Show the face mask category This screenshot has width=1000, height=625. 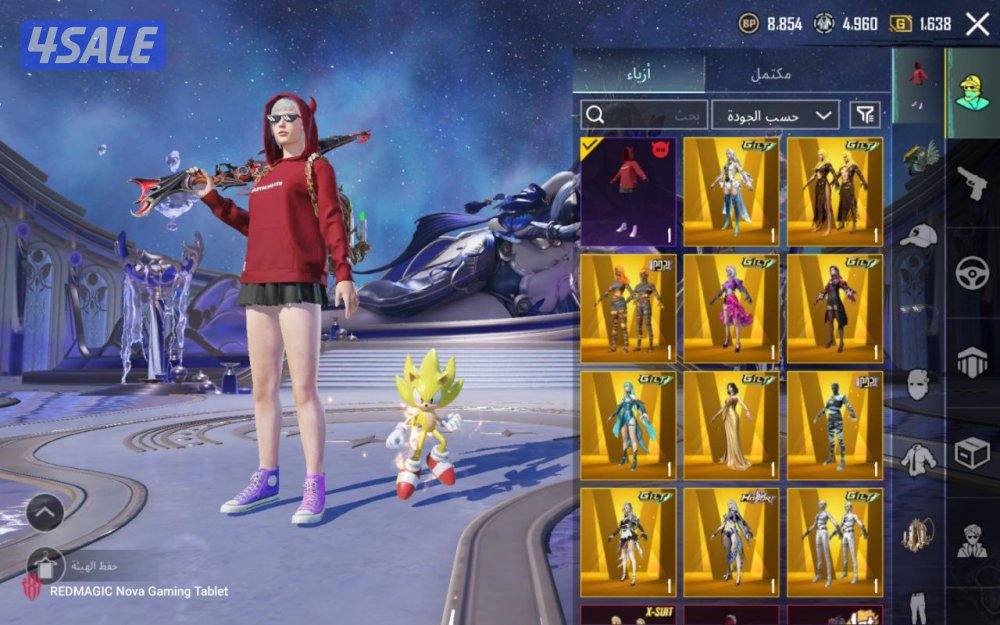pyautogui.click(x=918, y=384)
